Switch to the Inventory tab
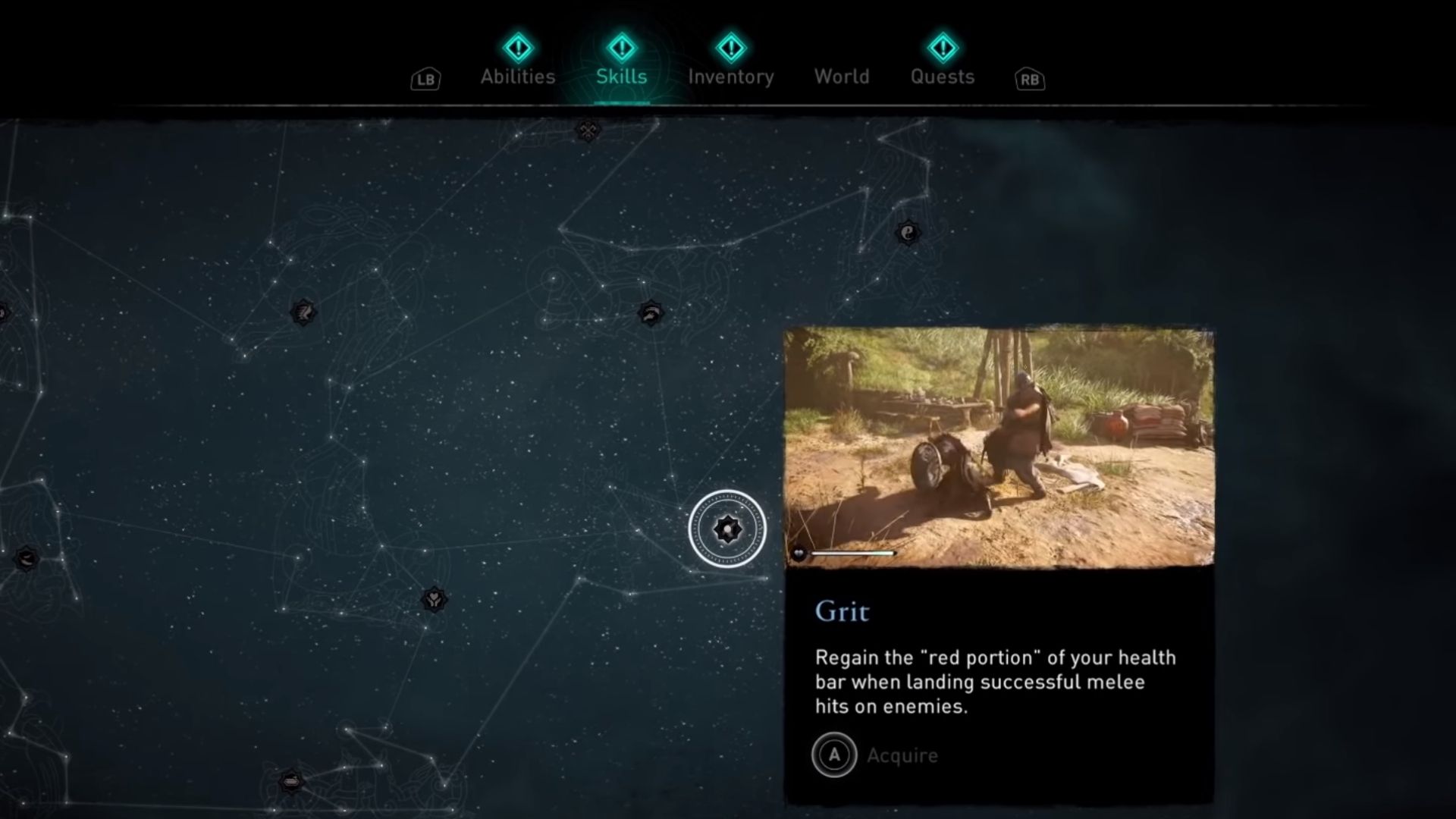 [x=730, y=77]
